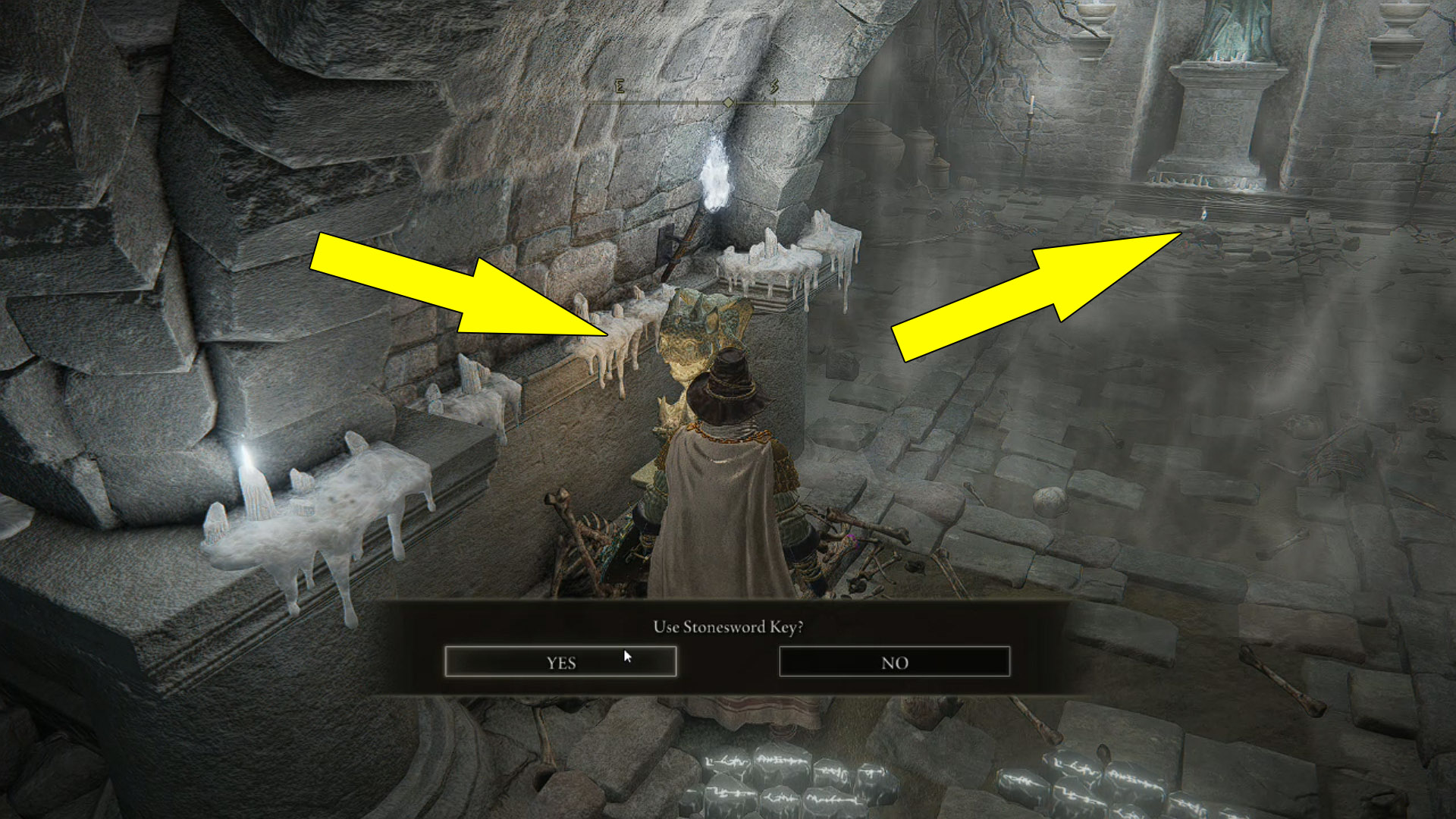1456x819 pixels.
Task: Click the Use Stonesword Key prompt text
Action: pos(728,628)
